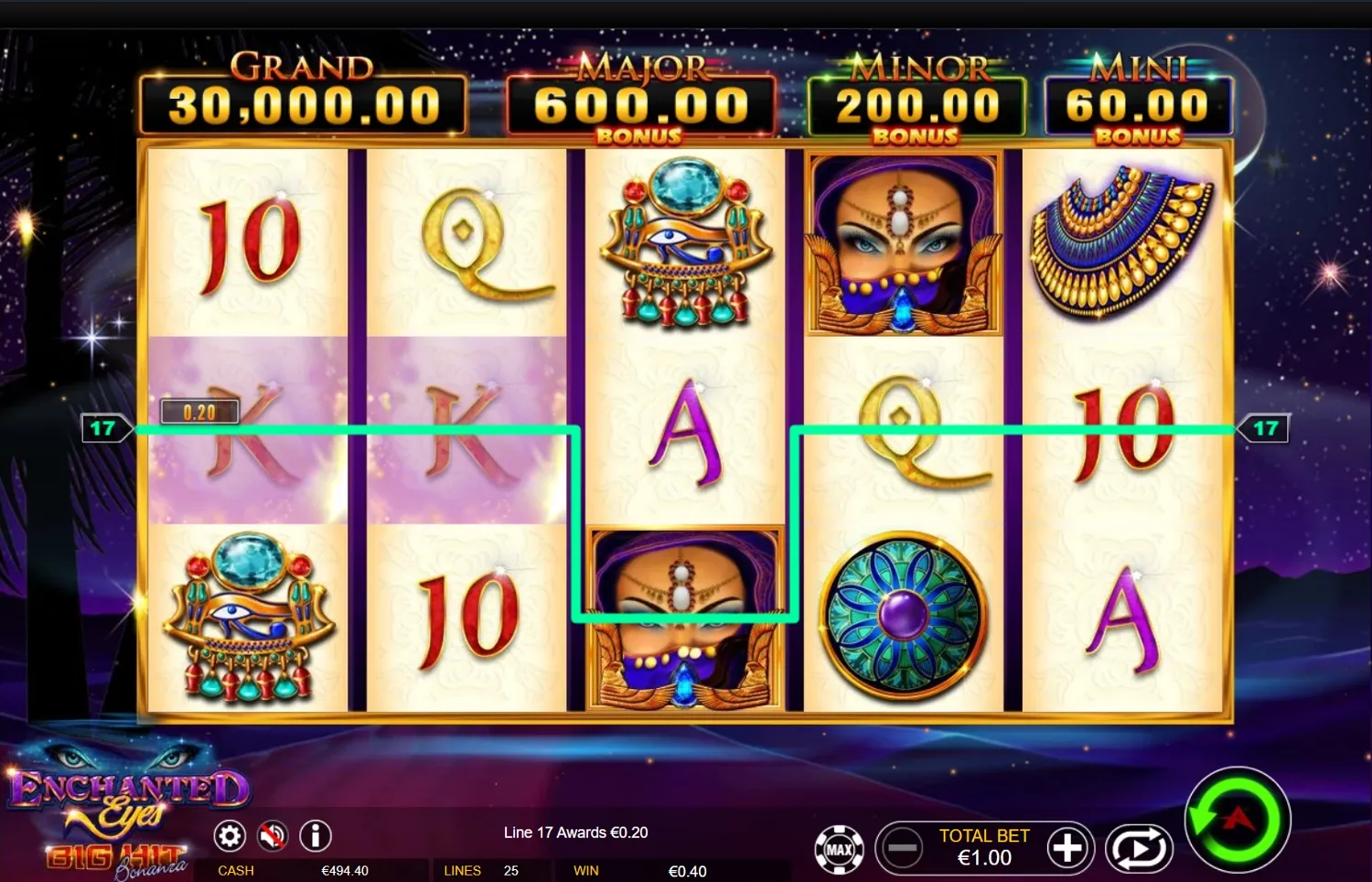Viewport: 1372px width, 882px height.
Task: Click the Line 17 Awards message
Action: [573, 833]
